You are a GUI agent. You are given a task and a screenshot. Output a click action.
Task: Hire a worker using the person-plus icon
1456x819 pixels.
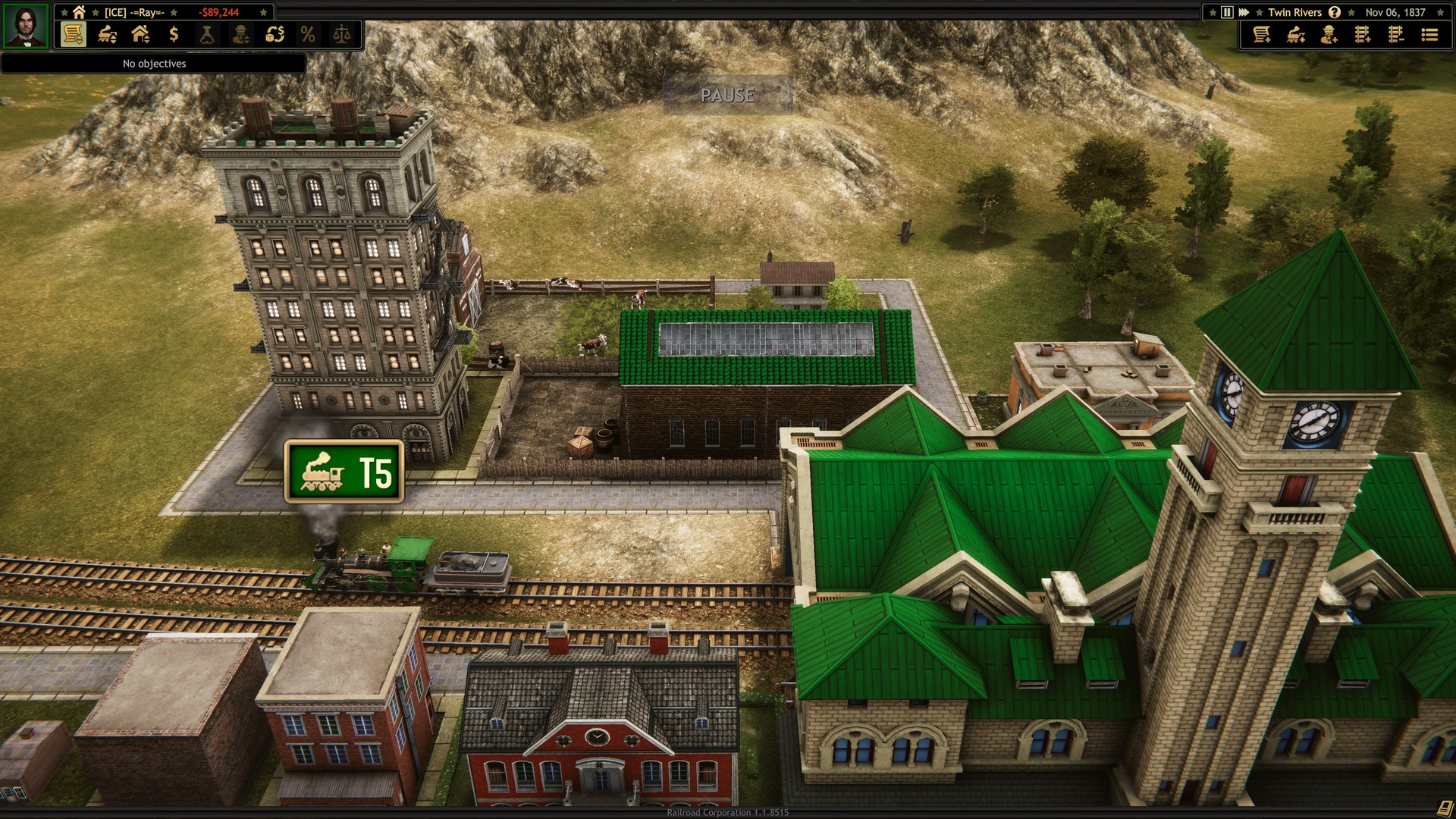(1331, 36)
